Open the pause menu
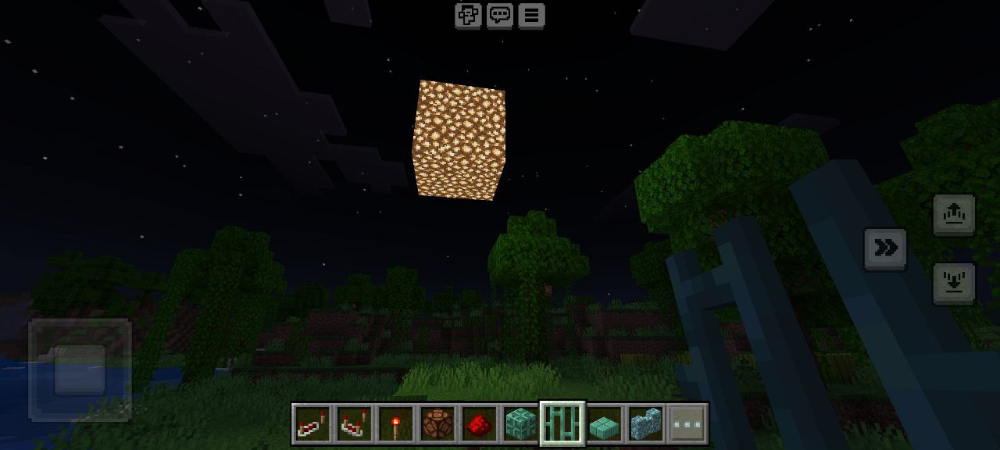The height and width of the screenshot is (450, 1000). 531,15
